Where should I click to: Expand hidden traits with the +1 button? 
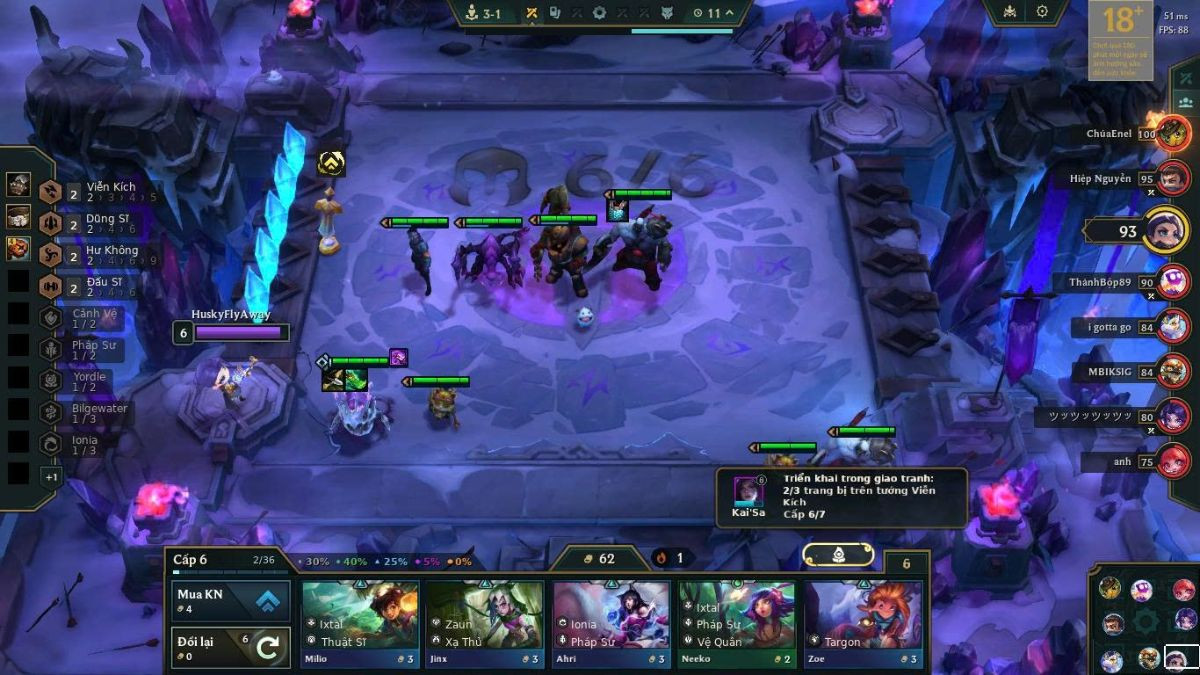point(51,477)
